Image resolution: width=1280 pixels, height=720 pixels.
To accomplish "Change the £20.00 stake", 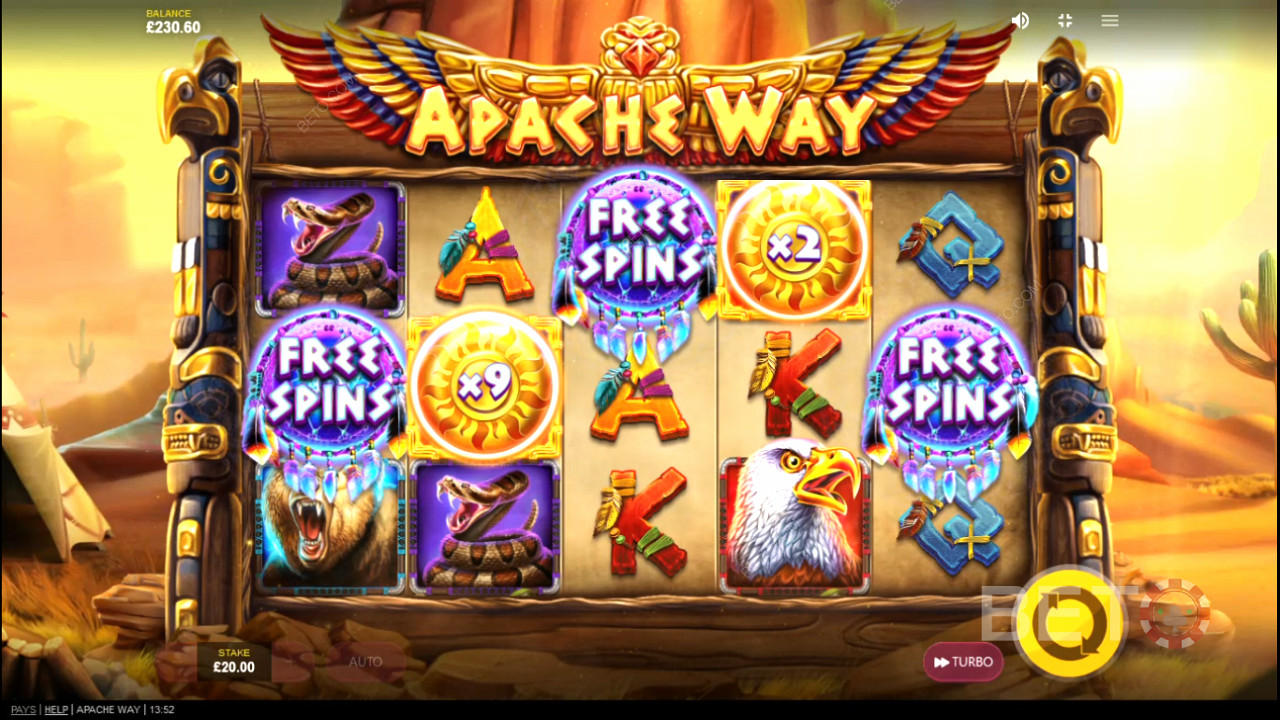I will [x=235, y=661].
